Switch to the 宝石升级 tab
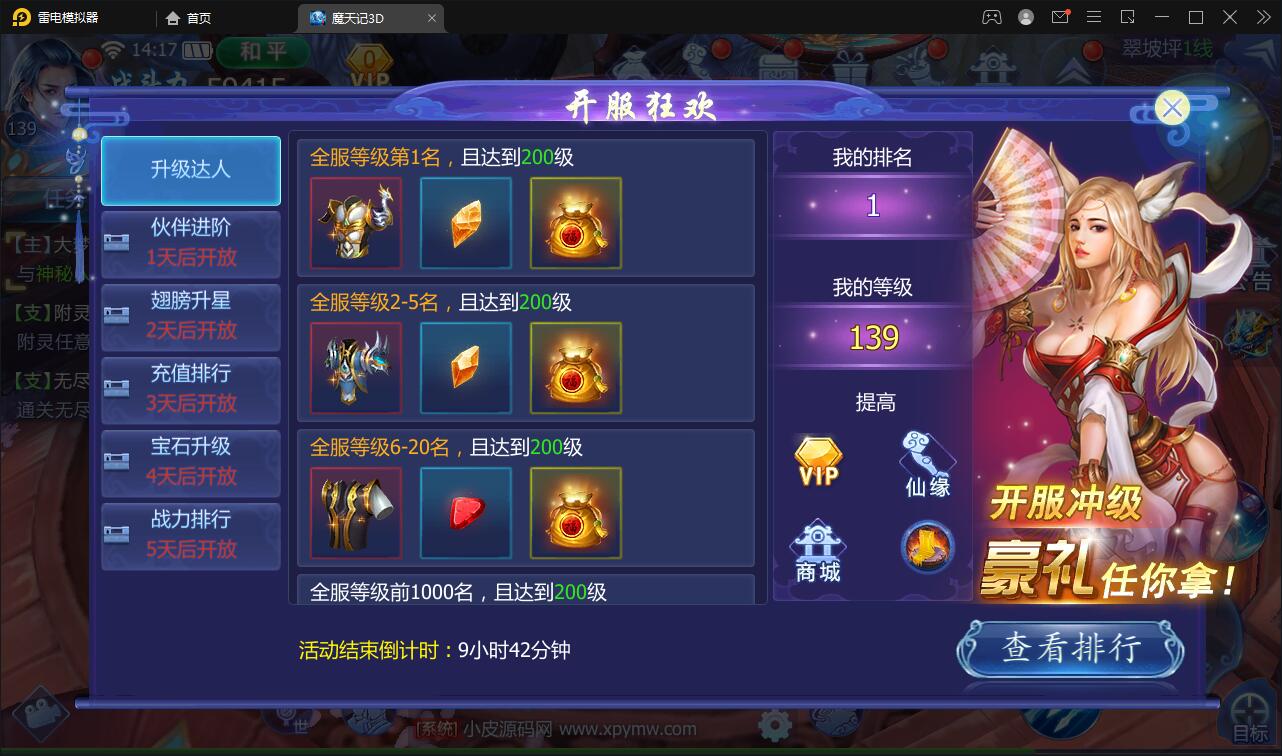Viewport: 1282px width, 756px height. tap(190, 463)
